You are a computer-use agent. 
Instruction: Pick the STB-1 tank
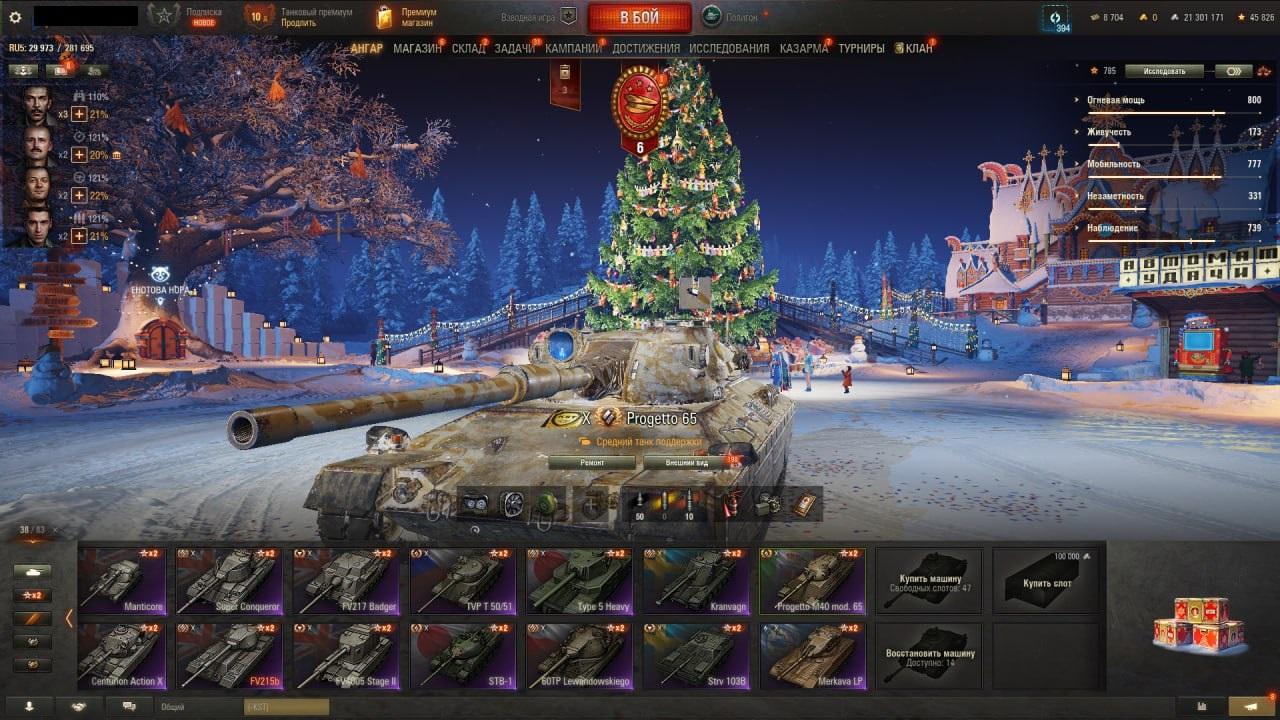coord(462,655)
